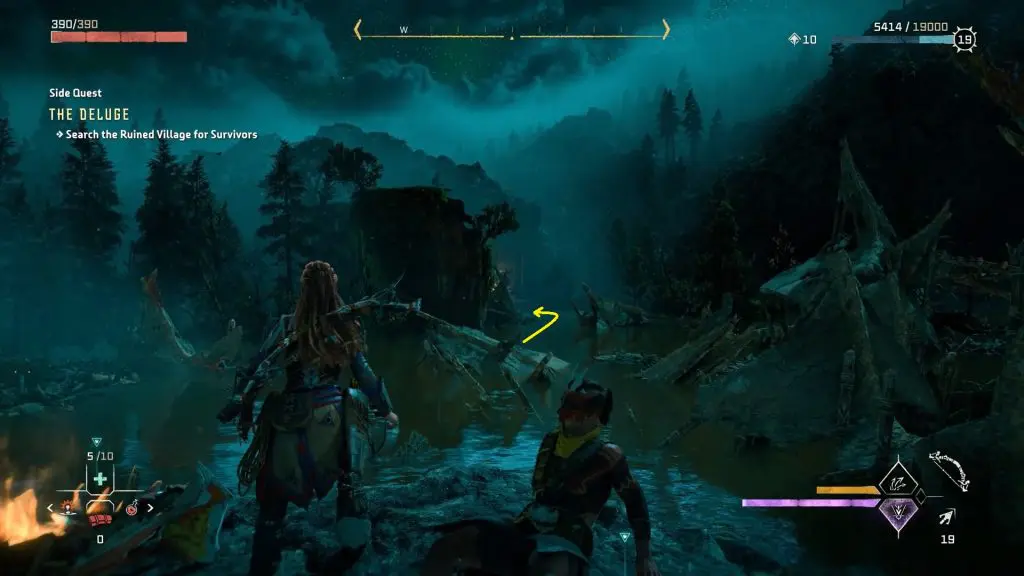Select the arrow ammo type icon
The image size is (1024, 576).
point(945,516)
